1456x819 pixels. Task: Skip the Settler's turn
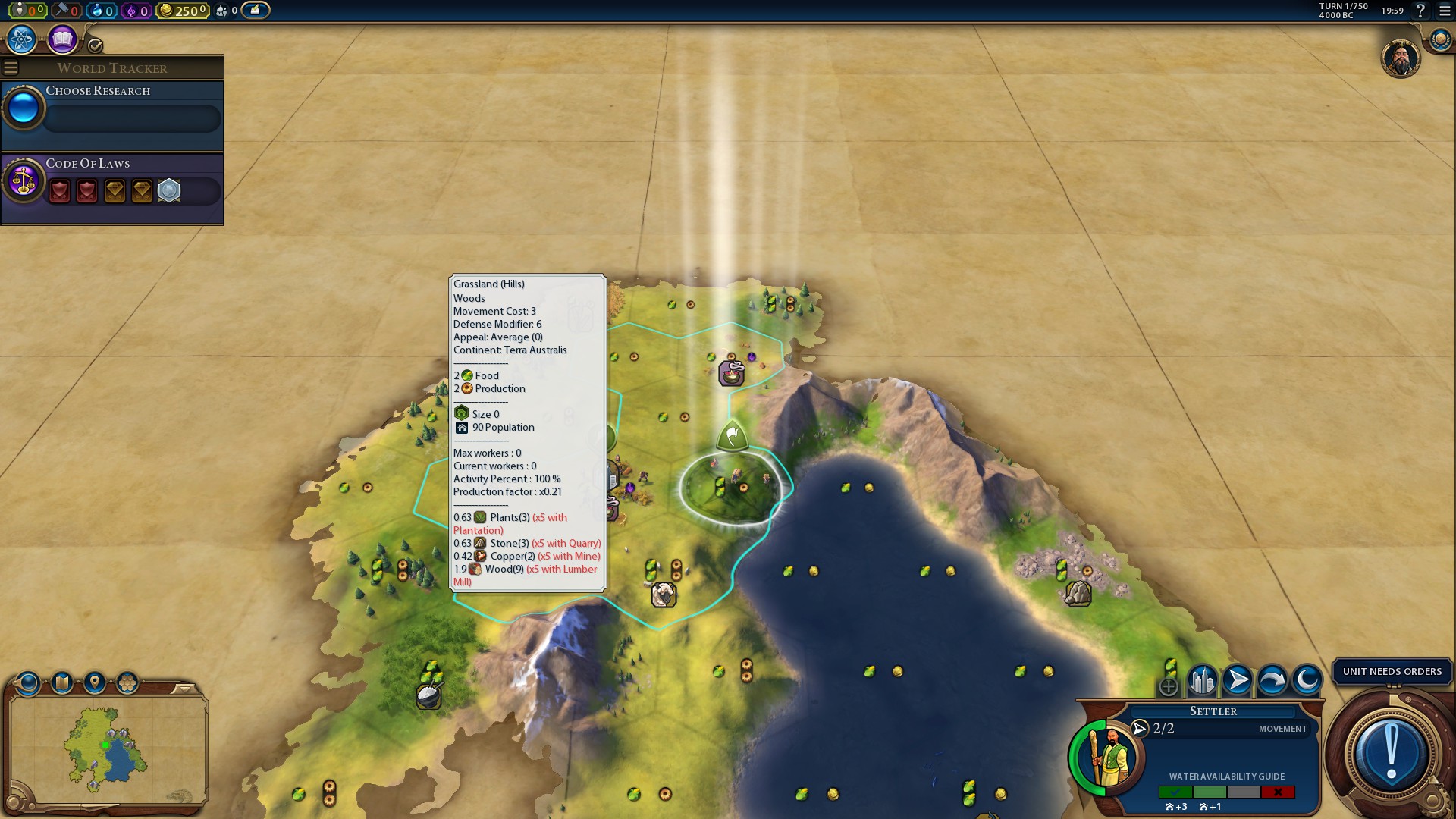pyautogui.click(x=1272, y=680)
